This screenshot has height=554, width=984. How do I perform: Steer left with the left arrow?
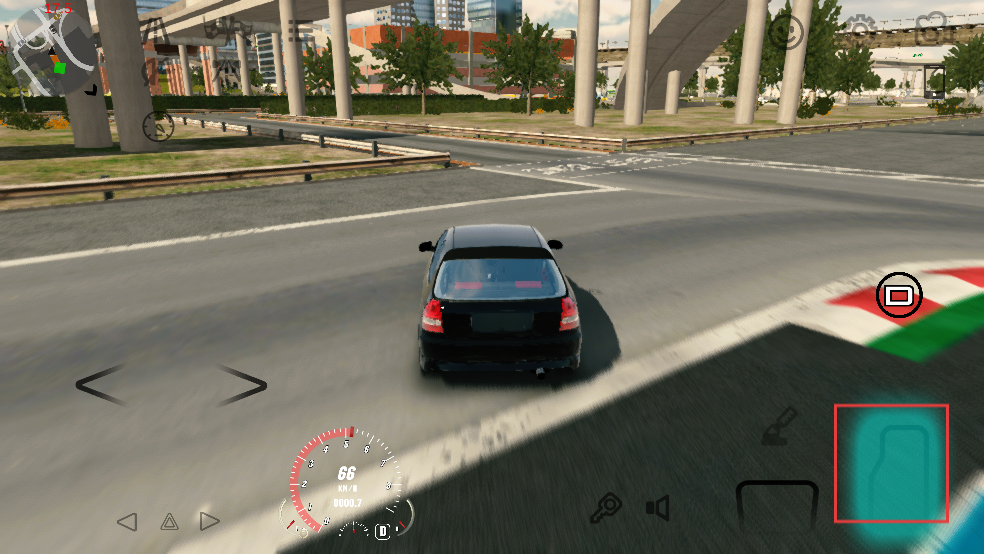101,385
